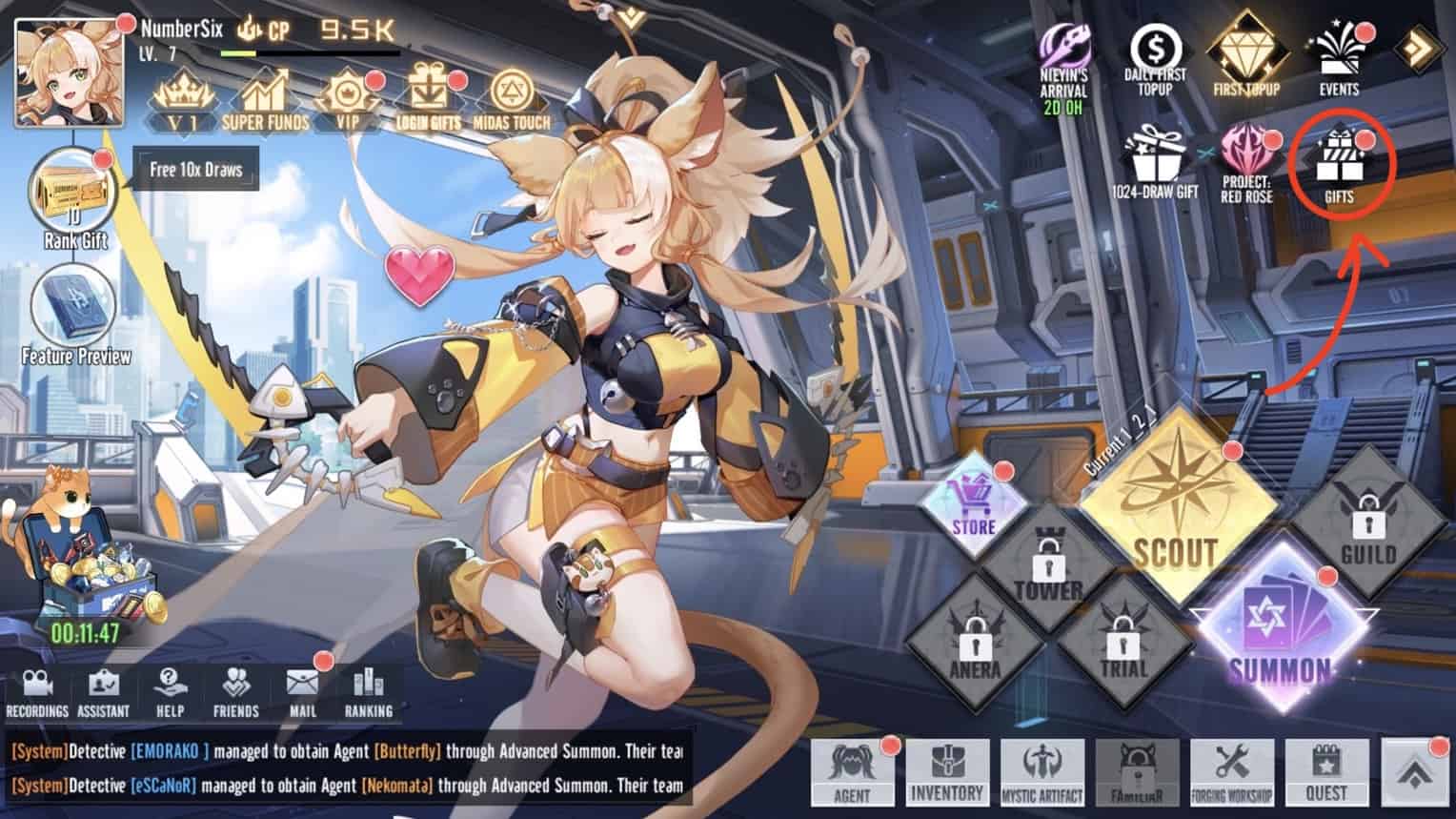Check the Mail inbox

click(x=302, y=691)
